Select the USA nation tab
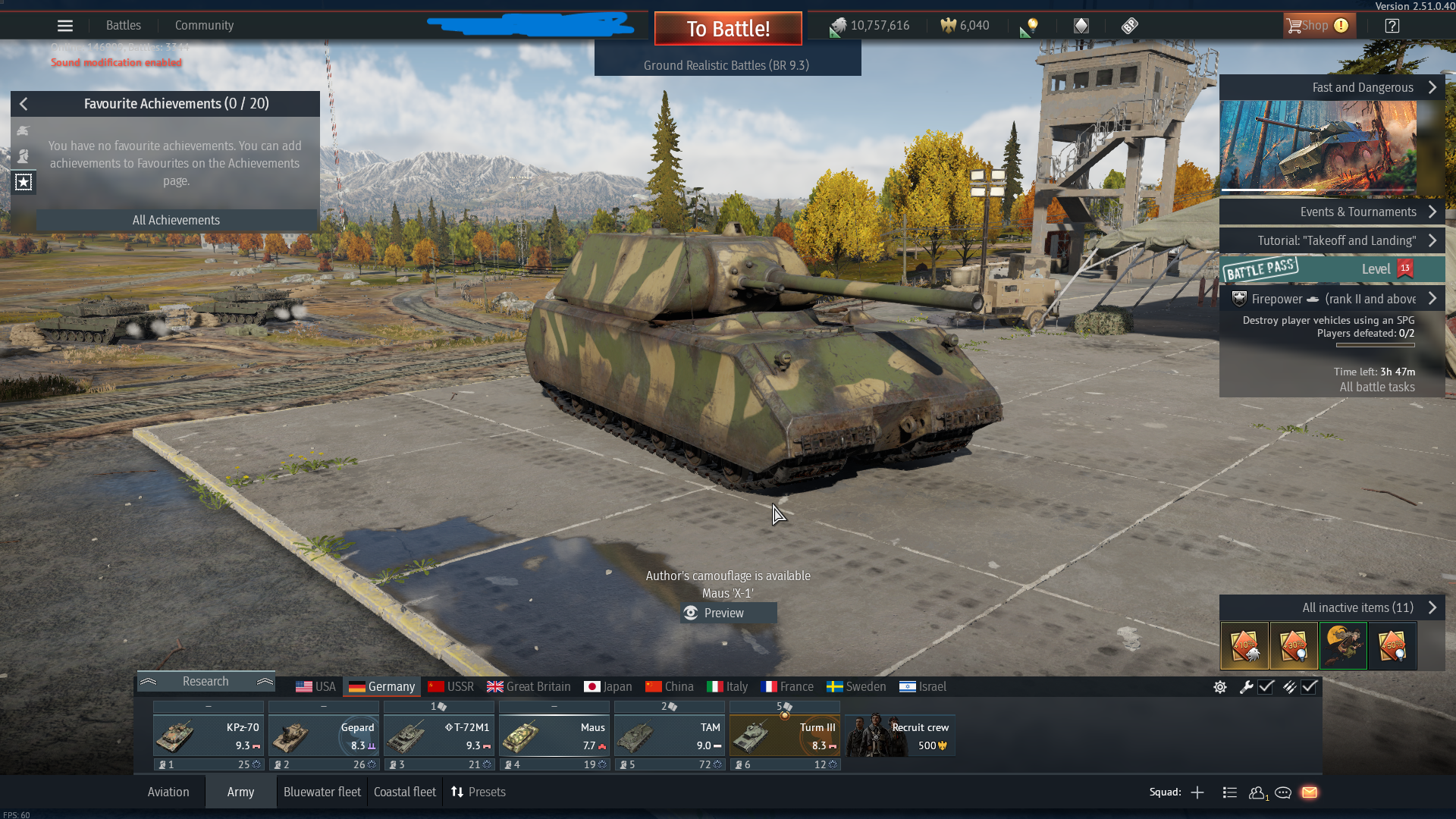This screenshot has width=1456, height=819. point(315,686)
